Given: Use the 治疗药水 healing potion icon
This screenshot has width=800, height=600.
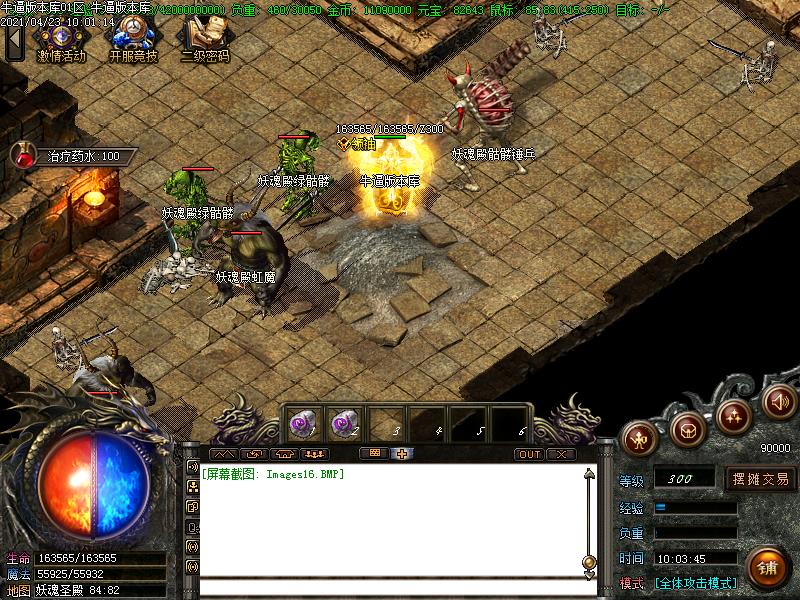Looking at the screenshot, I should pyautogui.click(x=23, y=155).
